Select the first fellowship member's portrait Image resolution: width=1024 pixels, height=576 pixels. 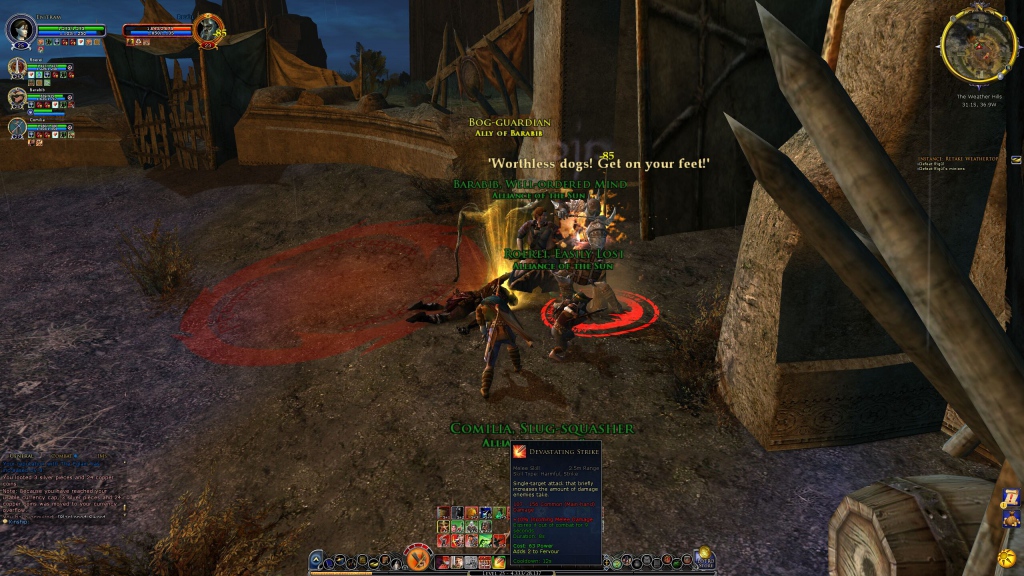[17, 67]
